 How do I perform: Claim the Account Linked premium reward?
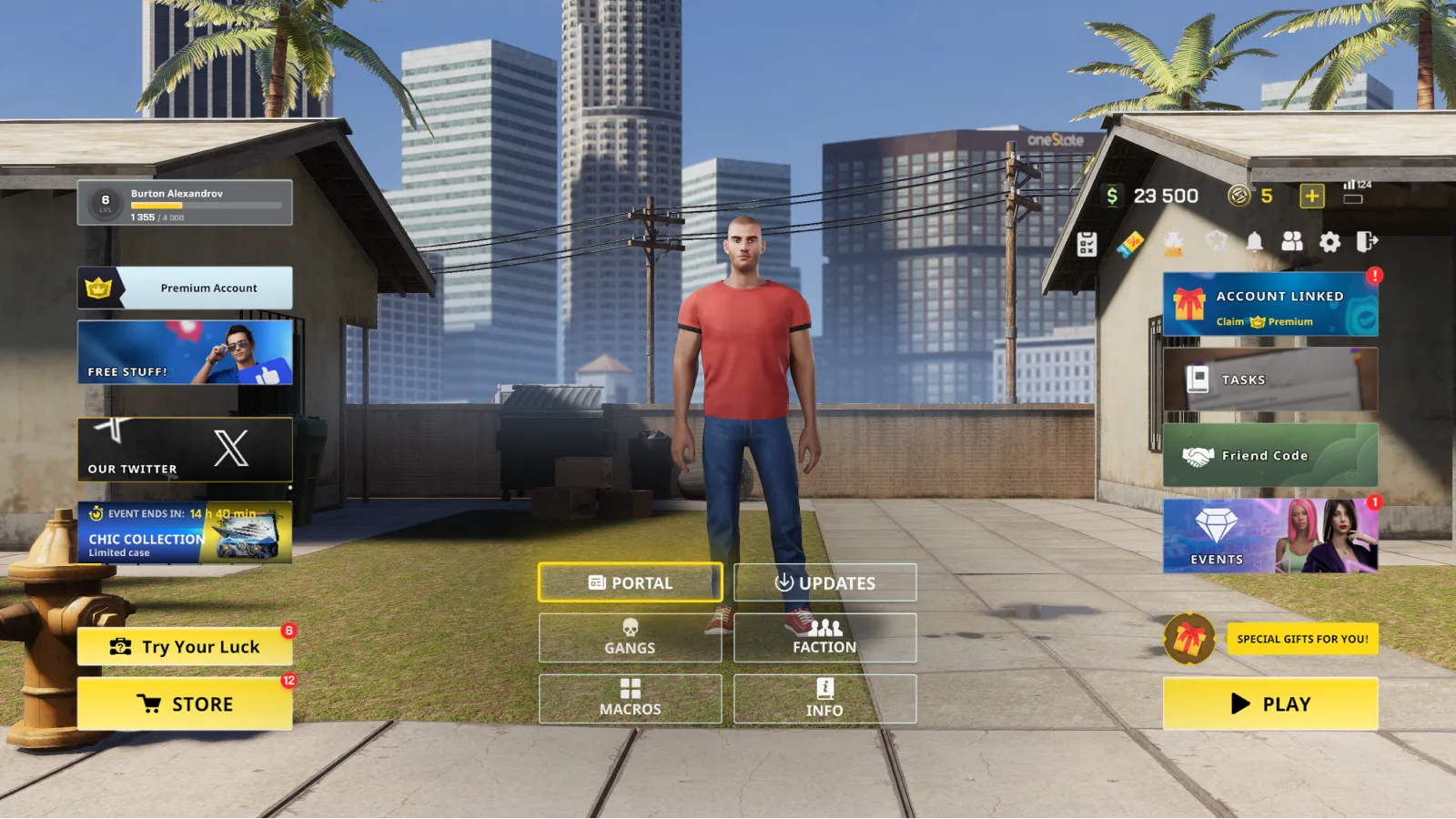pyautogui.click(x=1269, y=305)
